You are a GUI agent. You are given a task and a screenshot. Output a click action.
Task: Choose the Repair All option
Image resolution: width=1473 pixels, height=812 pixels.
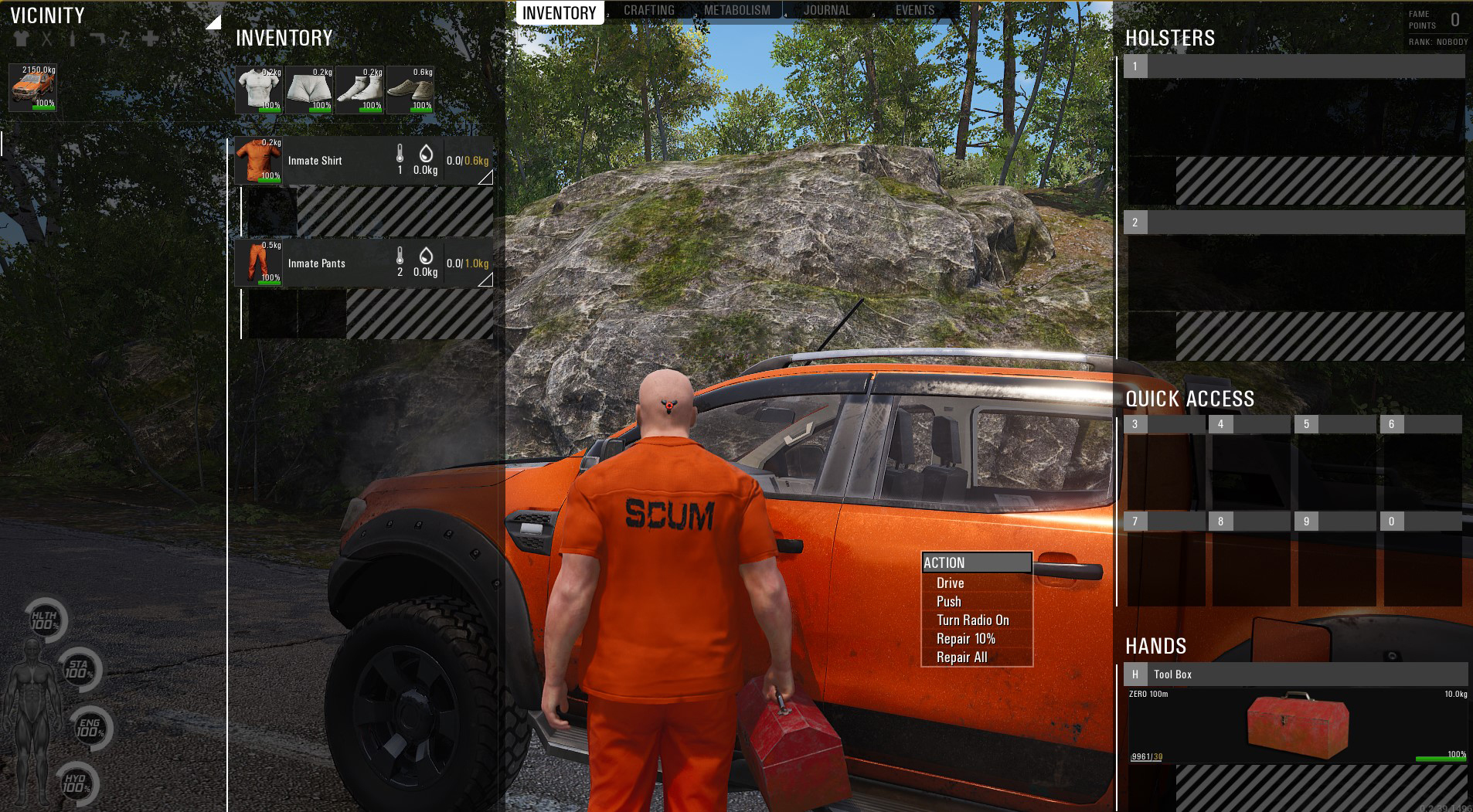coord(961,657)
